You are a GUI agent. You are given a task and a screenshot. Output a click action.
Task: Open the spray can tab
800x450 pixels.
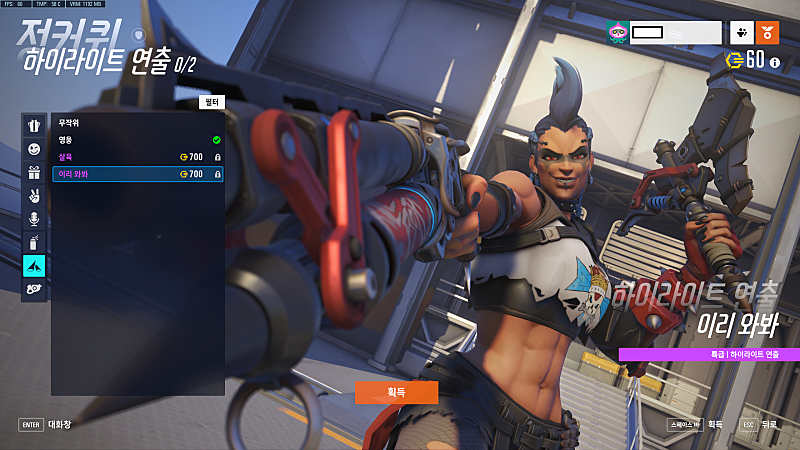pyautogui.click(x=34, y=242)
